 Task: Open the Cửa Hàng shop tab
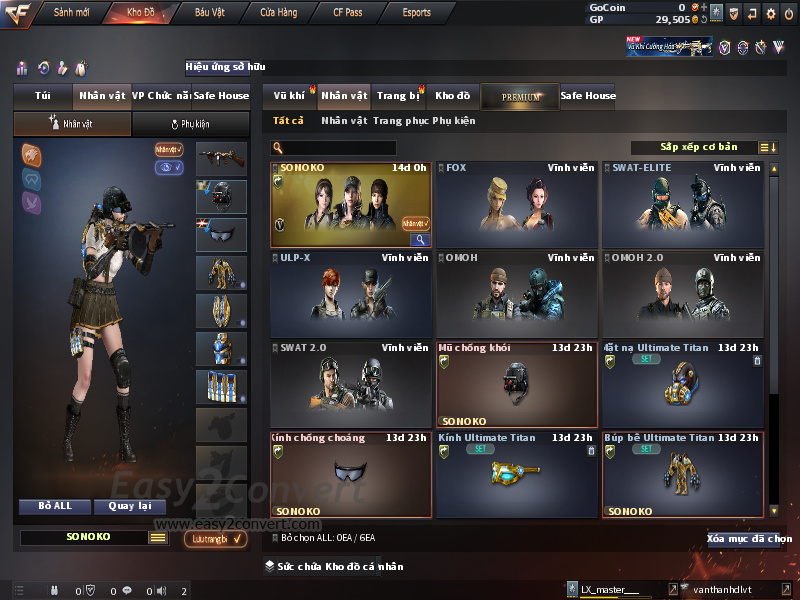coord(278,13)
